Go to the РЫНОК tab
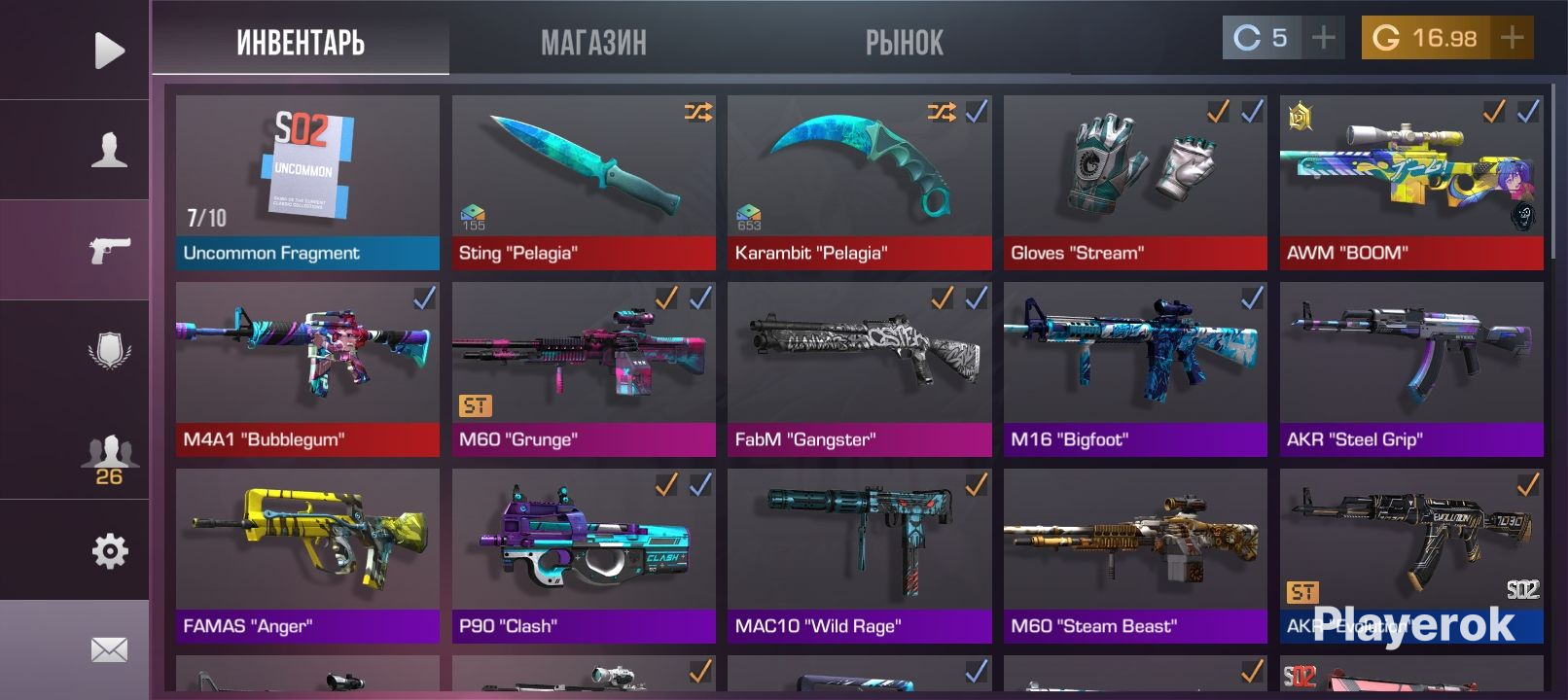Screen dimensions: 1568x700 pyautogui.click(x=905, y=42)
